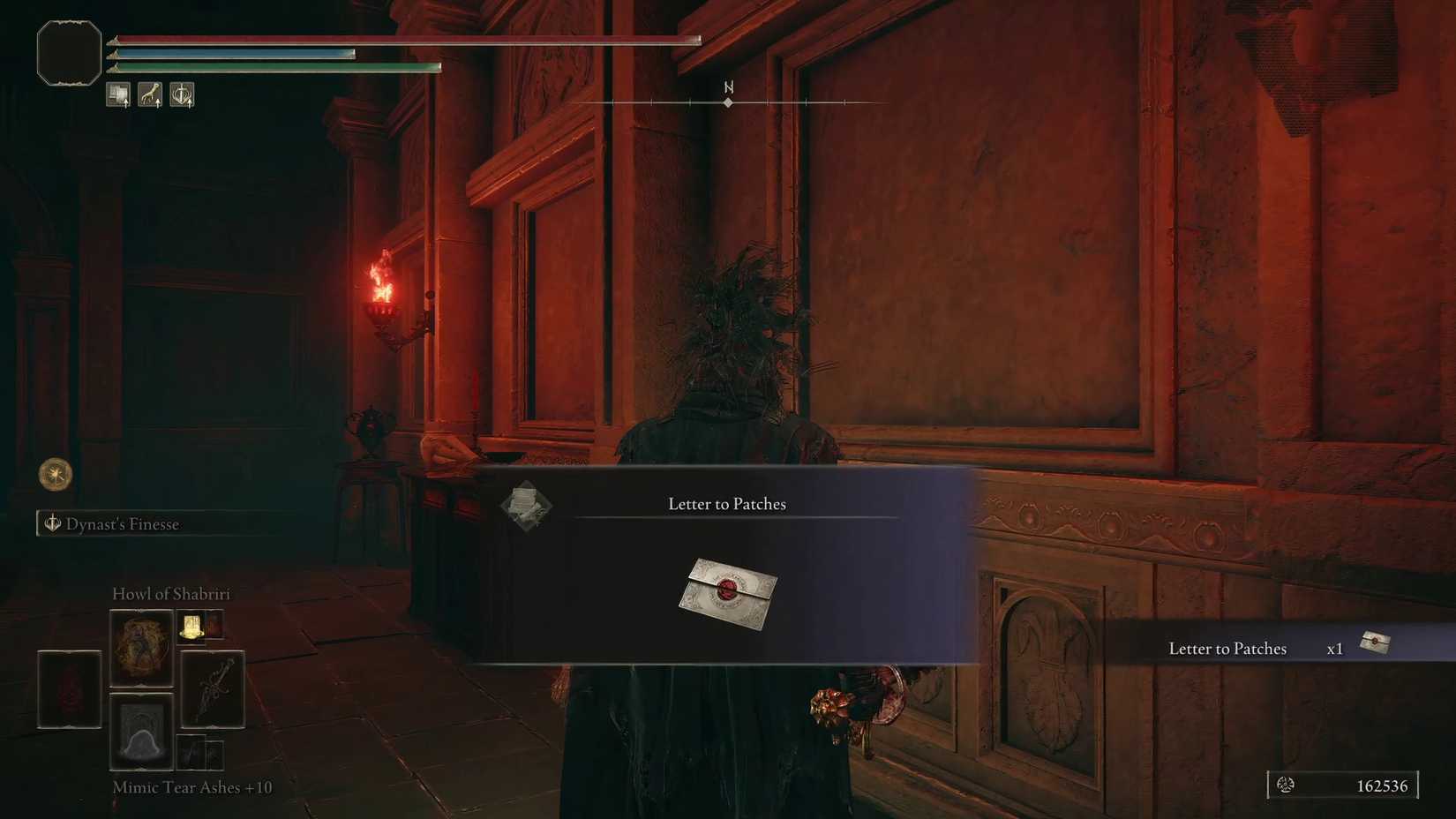Viewport: 1456px width, 819px height.
Task: Click the red left-hand armament slot icon
Action: click(69, 689)
